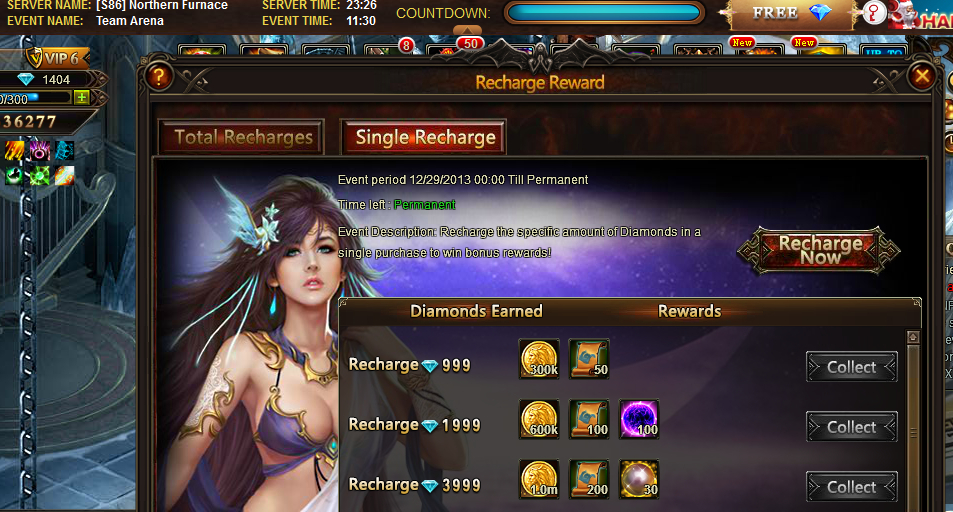Inspect the pearl orb 30 reward
Screen dimensions: 953x512
click(639, 479)
